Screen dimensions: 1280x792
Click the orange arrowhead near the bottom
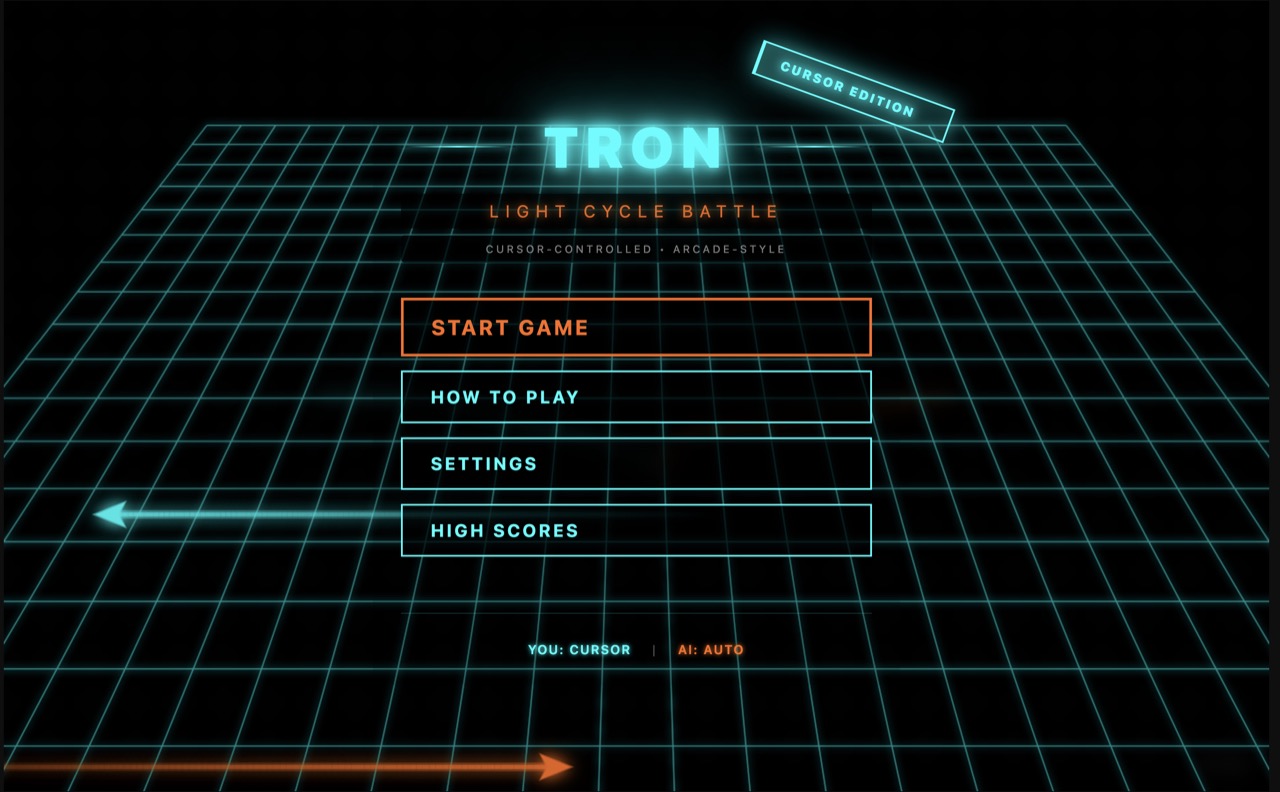click(555, 765)
